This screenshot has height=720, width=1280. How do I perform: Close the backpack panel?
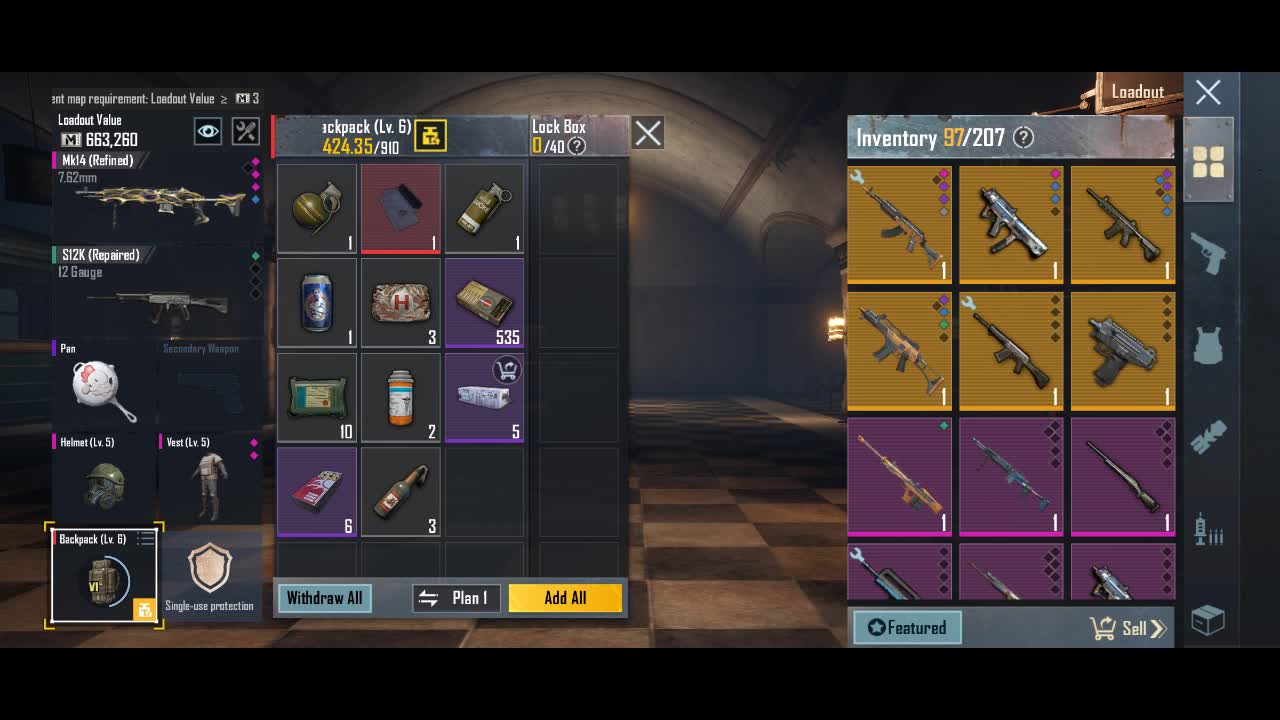(x=648, y=133)
